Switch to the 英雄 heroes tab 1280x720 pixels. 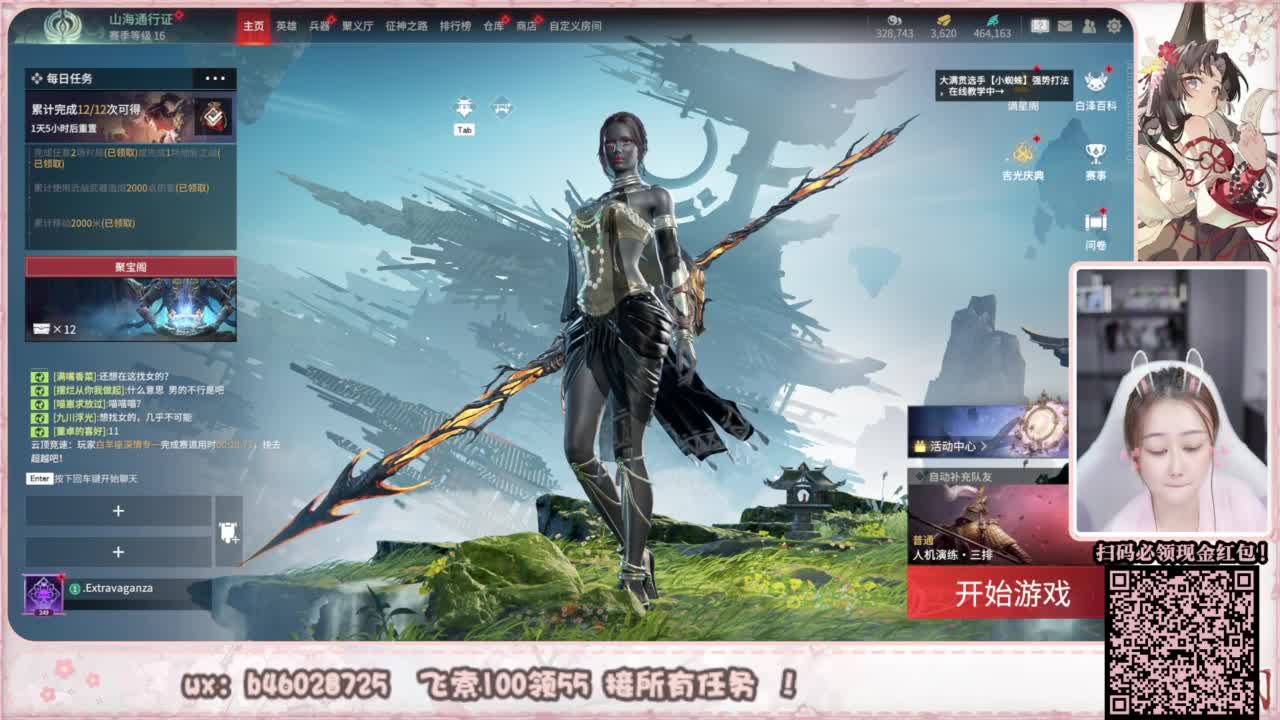coord(283,28)
